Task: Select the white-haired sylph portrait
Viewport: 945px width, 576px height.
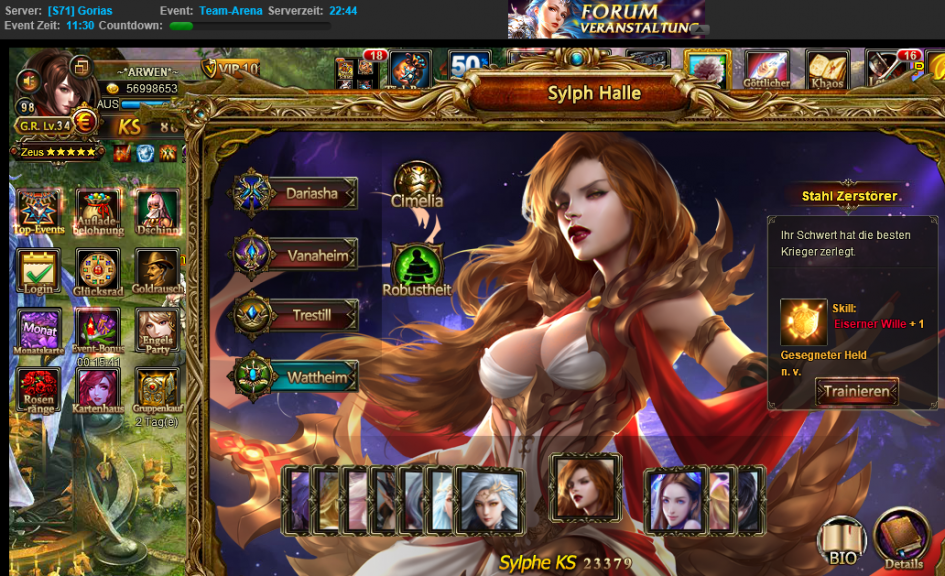Action: pos(488,500)
